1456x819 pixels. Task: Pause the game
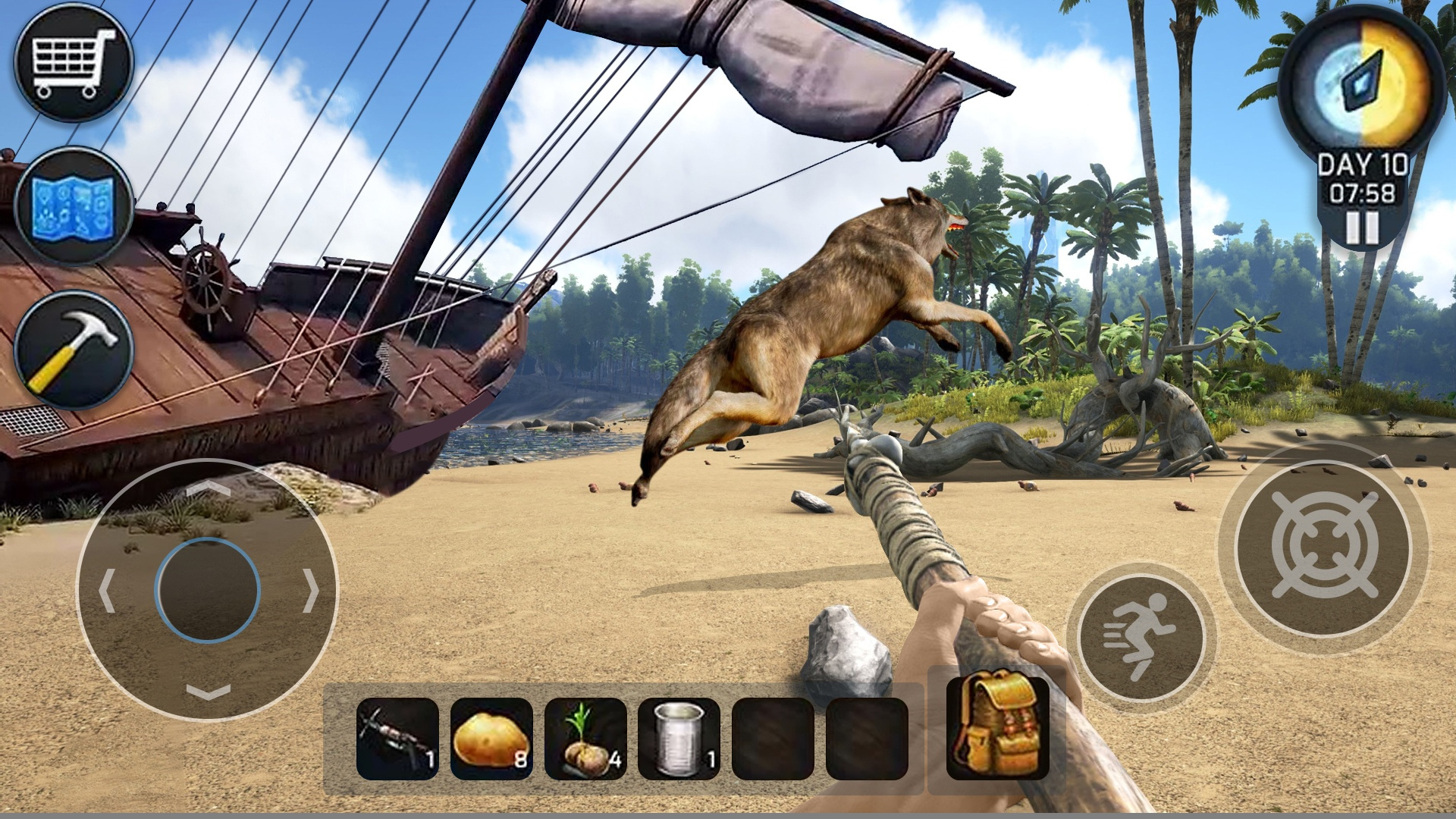click(1362, 227)
